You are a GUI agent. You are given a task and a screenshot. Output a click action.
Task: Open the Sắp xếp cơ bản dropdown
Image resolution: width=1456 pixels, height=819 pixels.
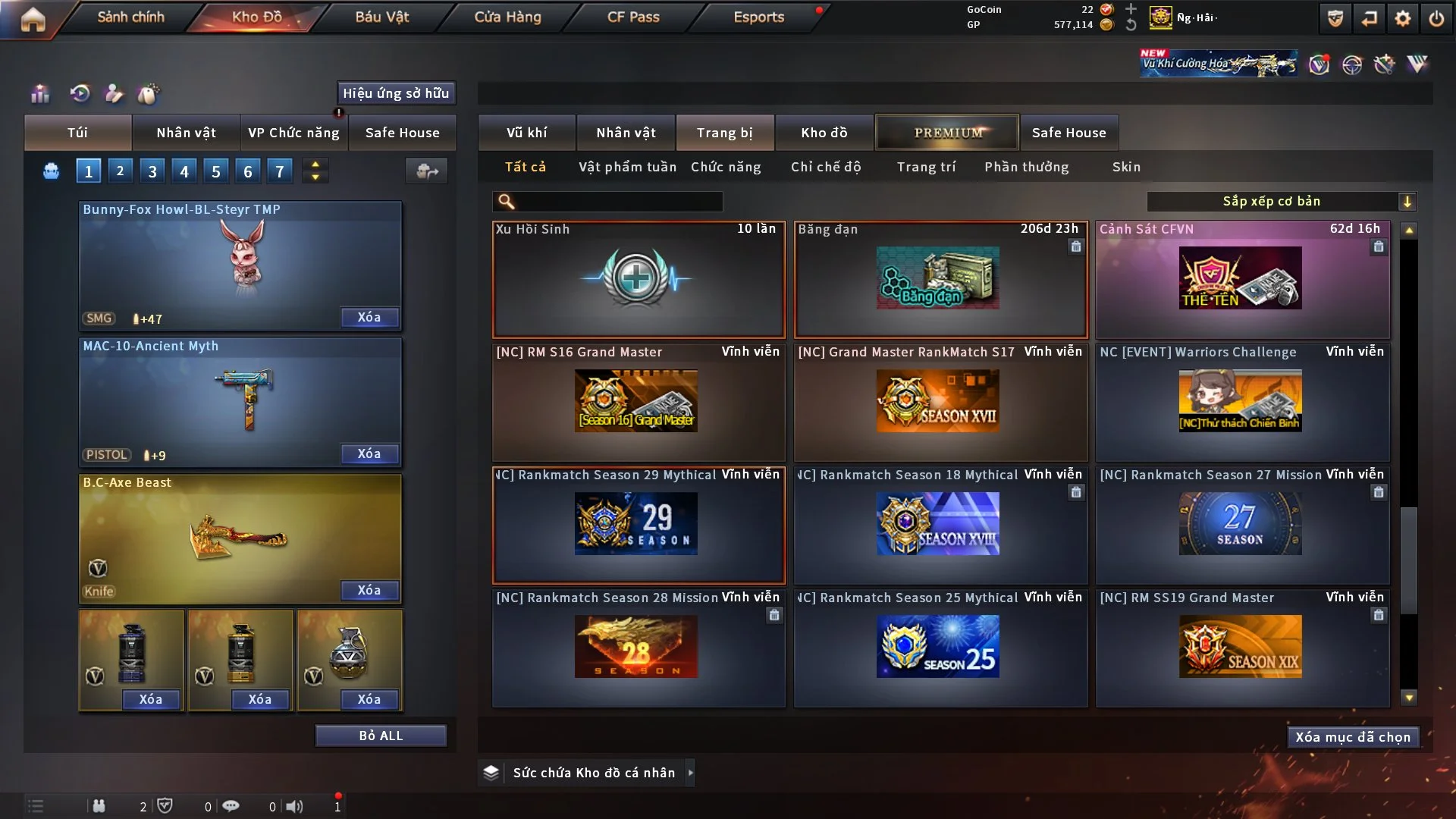(1280, 201)
